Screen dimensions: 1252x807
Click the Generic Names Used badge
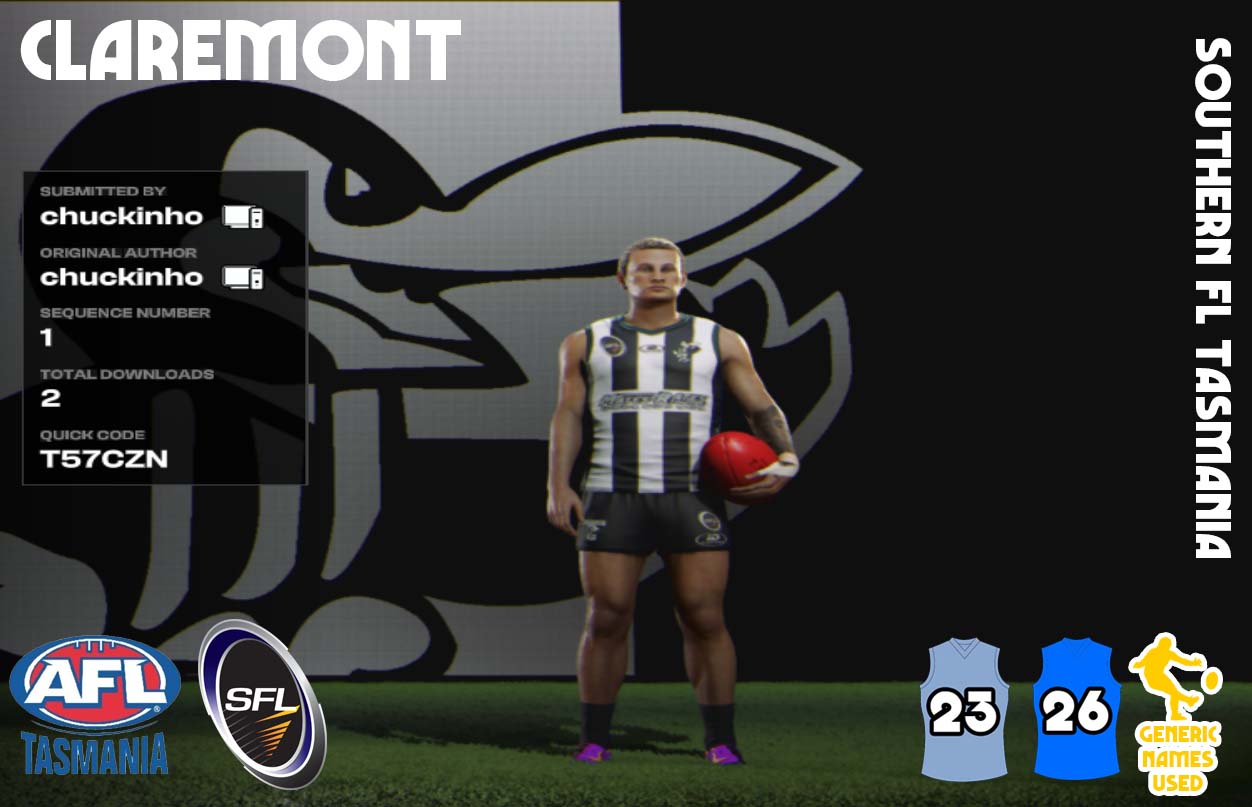point(1176,714)
